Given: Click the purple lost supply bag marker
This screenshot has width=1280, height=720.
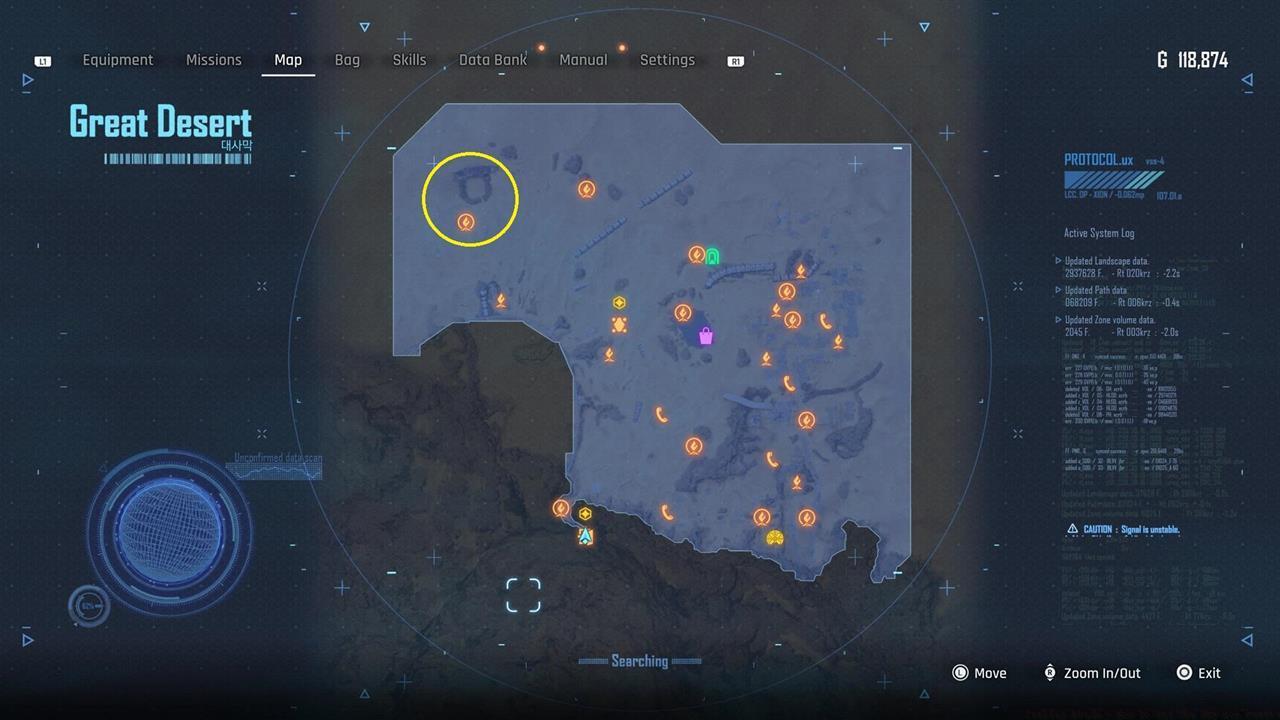Looking at the screenshot, I should [706, 336].
